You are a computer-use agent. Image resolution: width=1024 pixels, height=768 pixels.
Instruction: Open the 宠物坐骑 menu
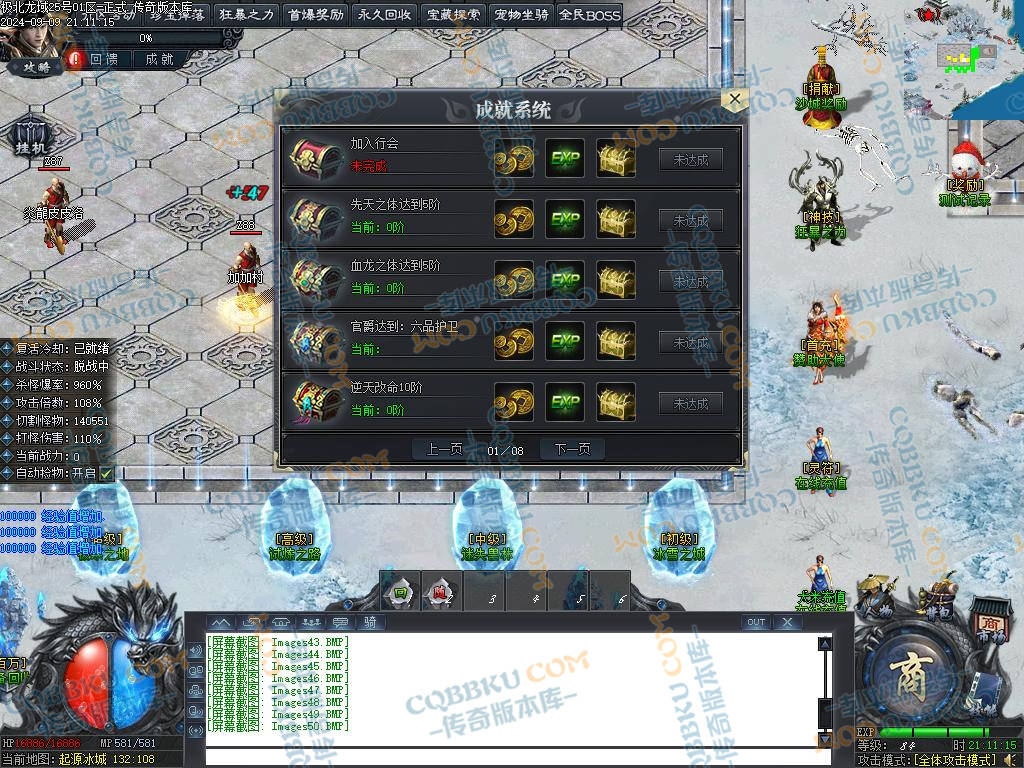click(522, 14)
